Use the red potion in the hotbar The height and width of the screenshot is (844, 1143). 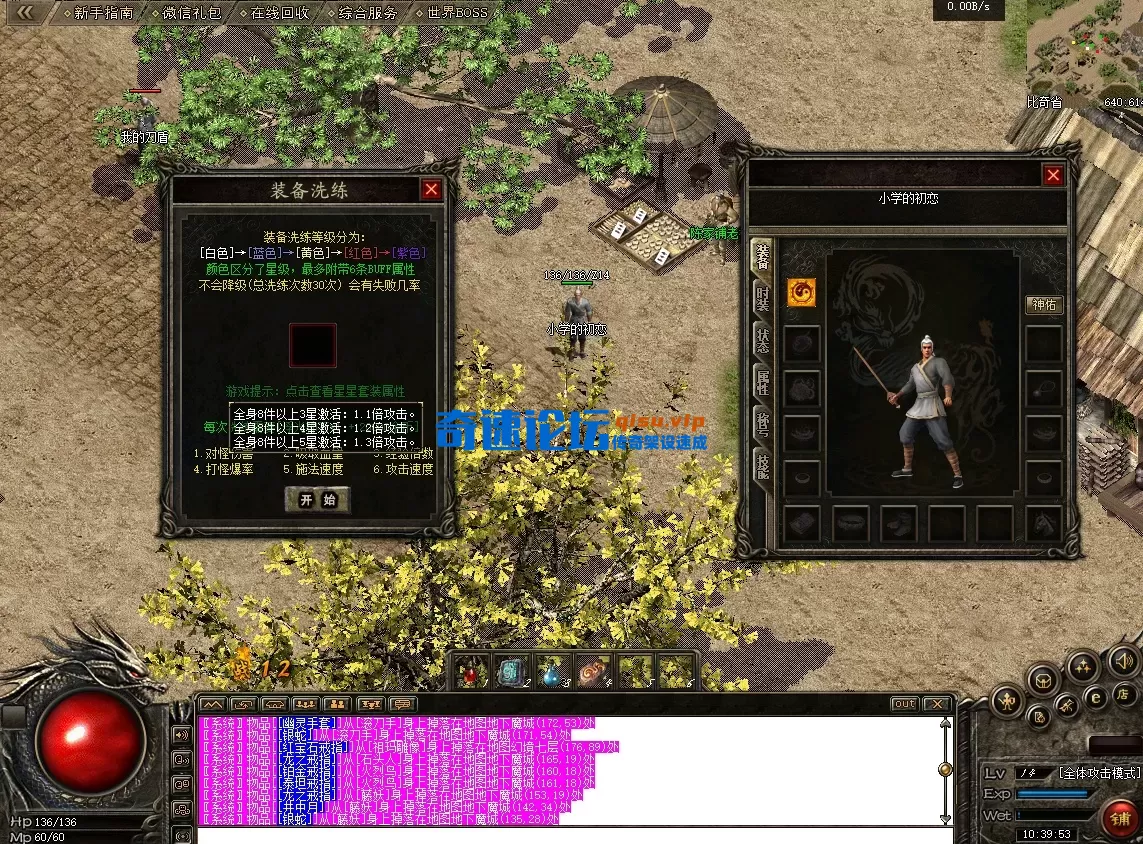[470, 673]
